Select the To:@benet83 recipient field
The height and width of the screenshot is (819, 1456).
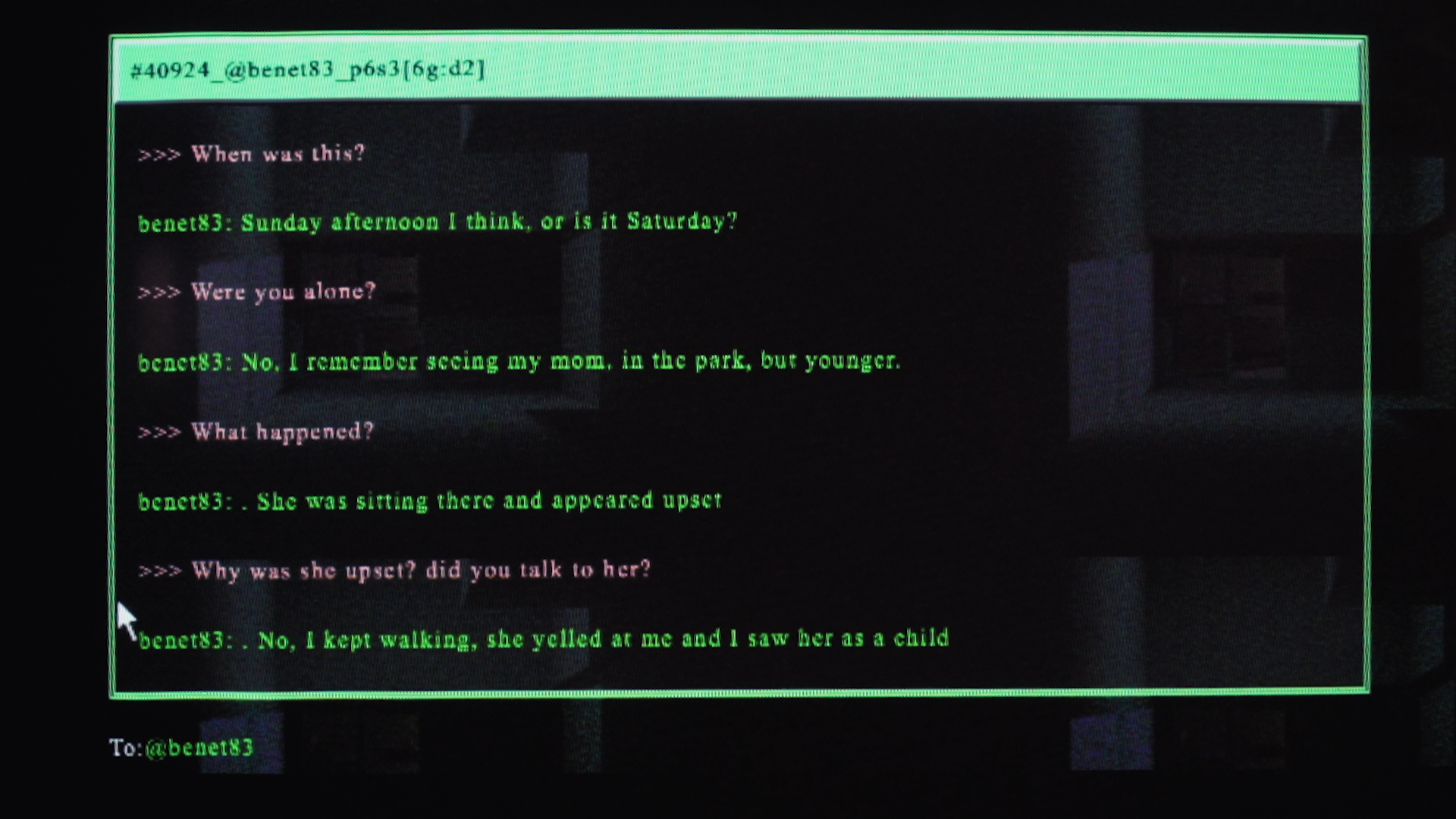[184, 748]
